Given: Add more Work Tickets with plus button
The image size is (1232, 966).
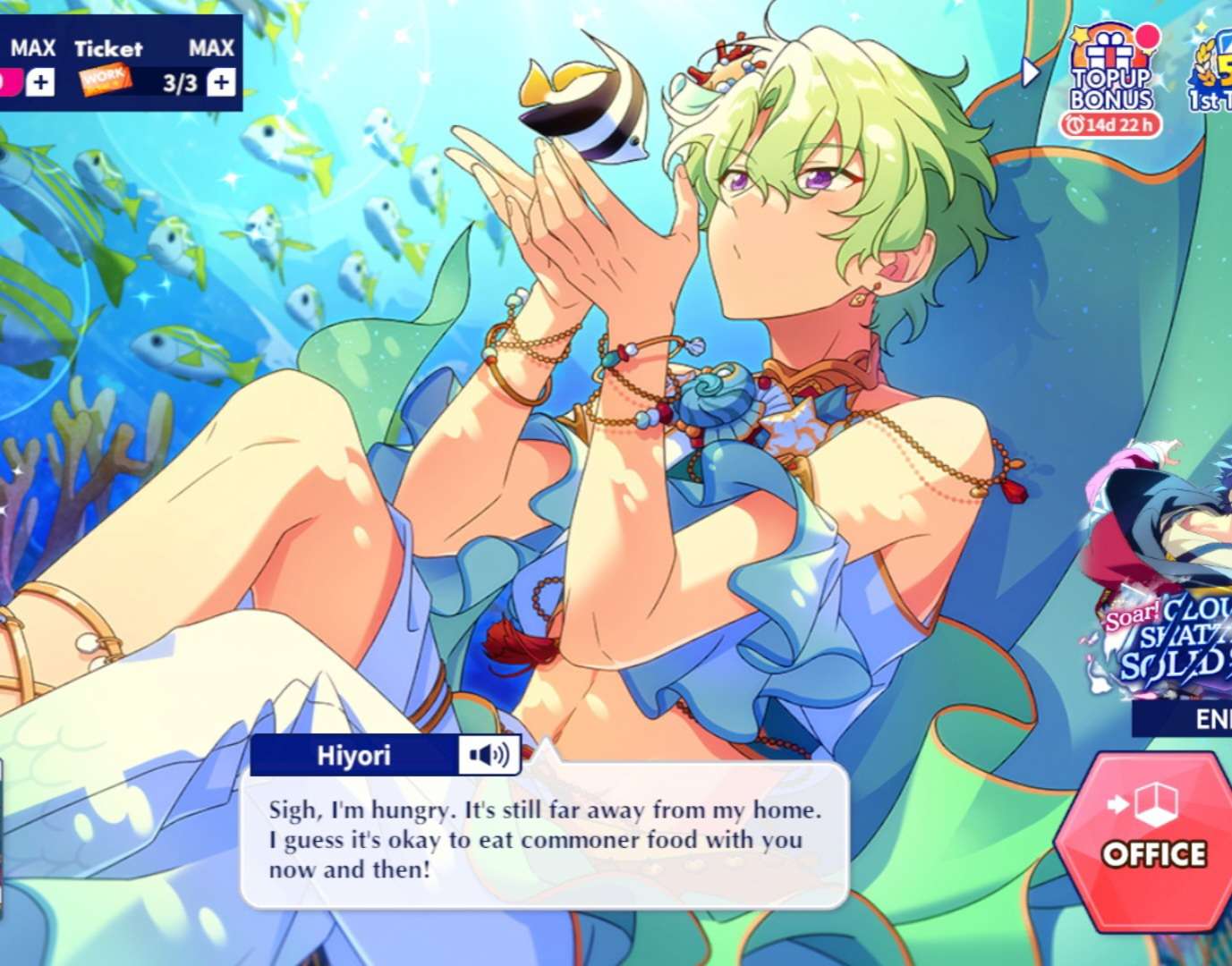Looking at the screenshot, I should [221, 83].
